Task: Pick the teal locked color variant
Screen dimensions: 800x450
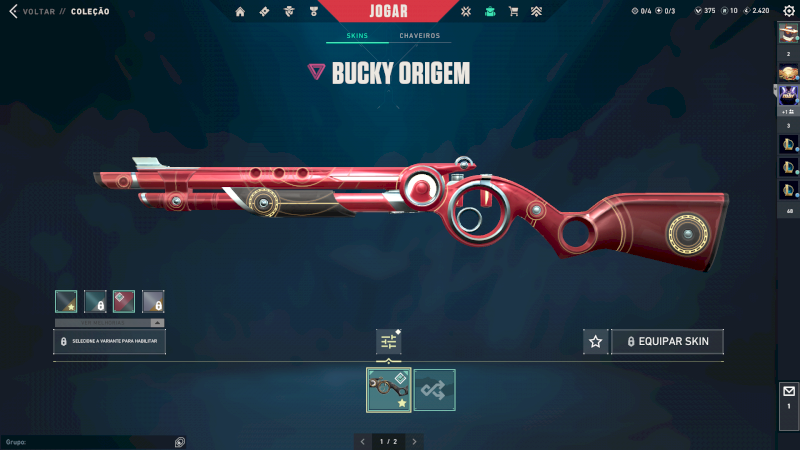Action: click(95, 301)
